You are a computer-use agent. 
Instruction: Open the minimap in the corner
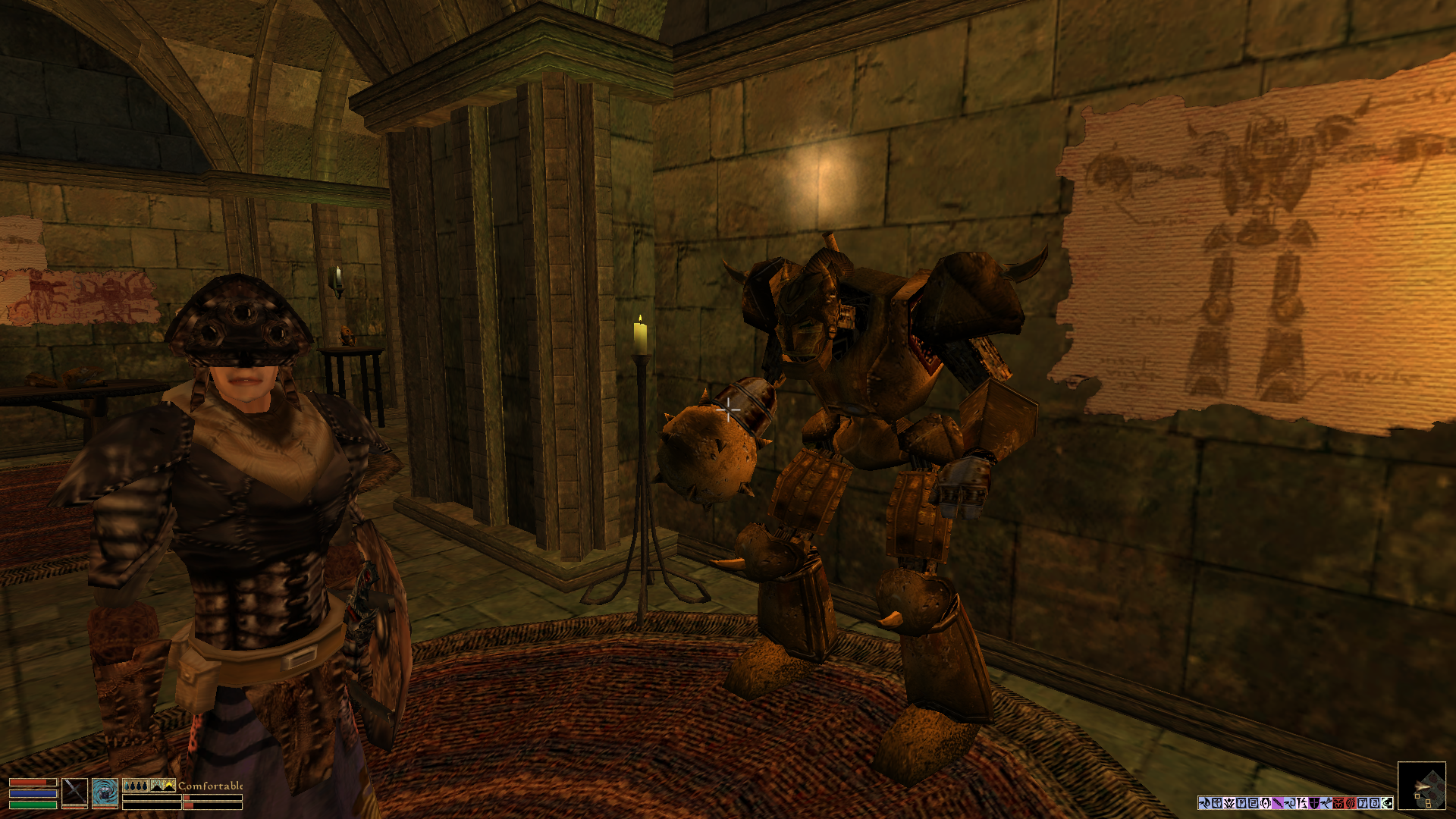(1421, 786)
